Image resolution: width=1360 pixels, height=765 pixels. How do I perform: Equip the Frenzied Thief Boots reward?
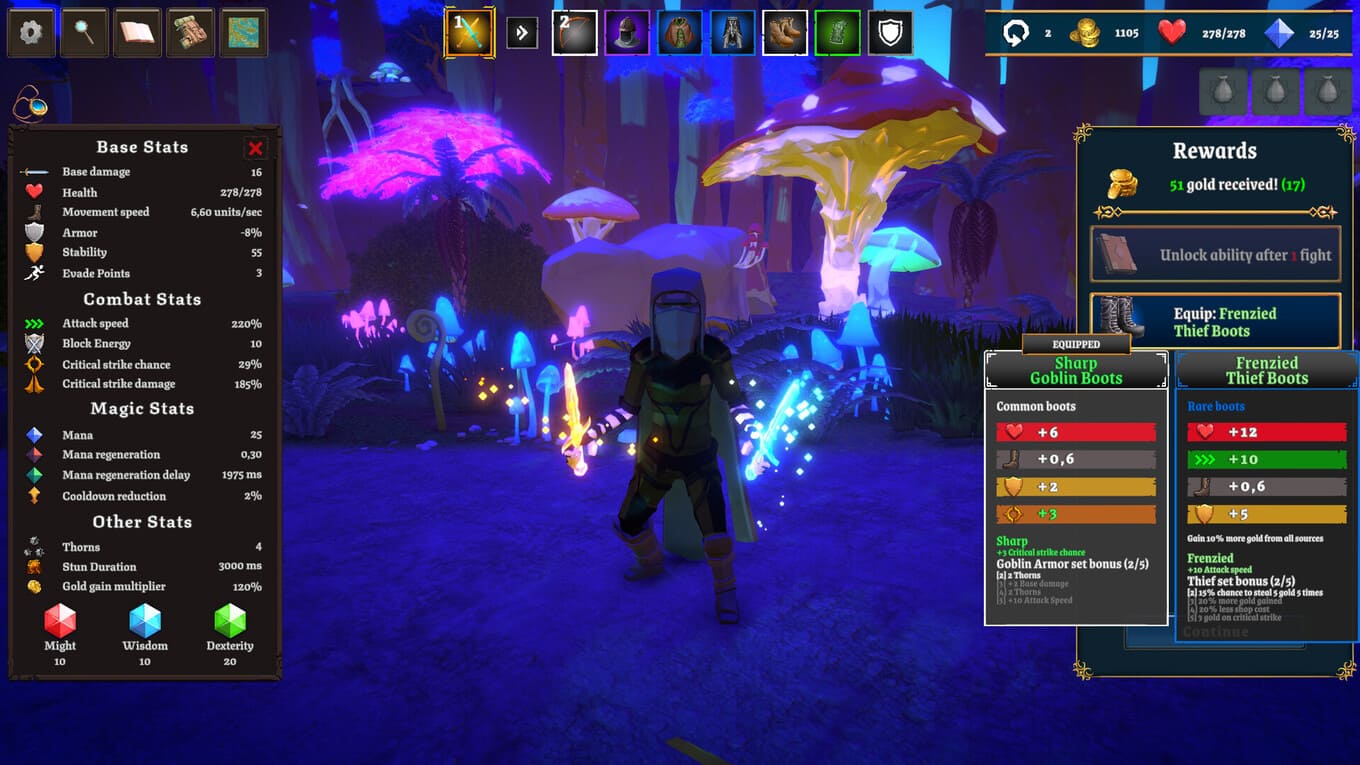1215,321
